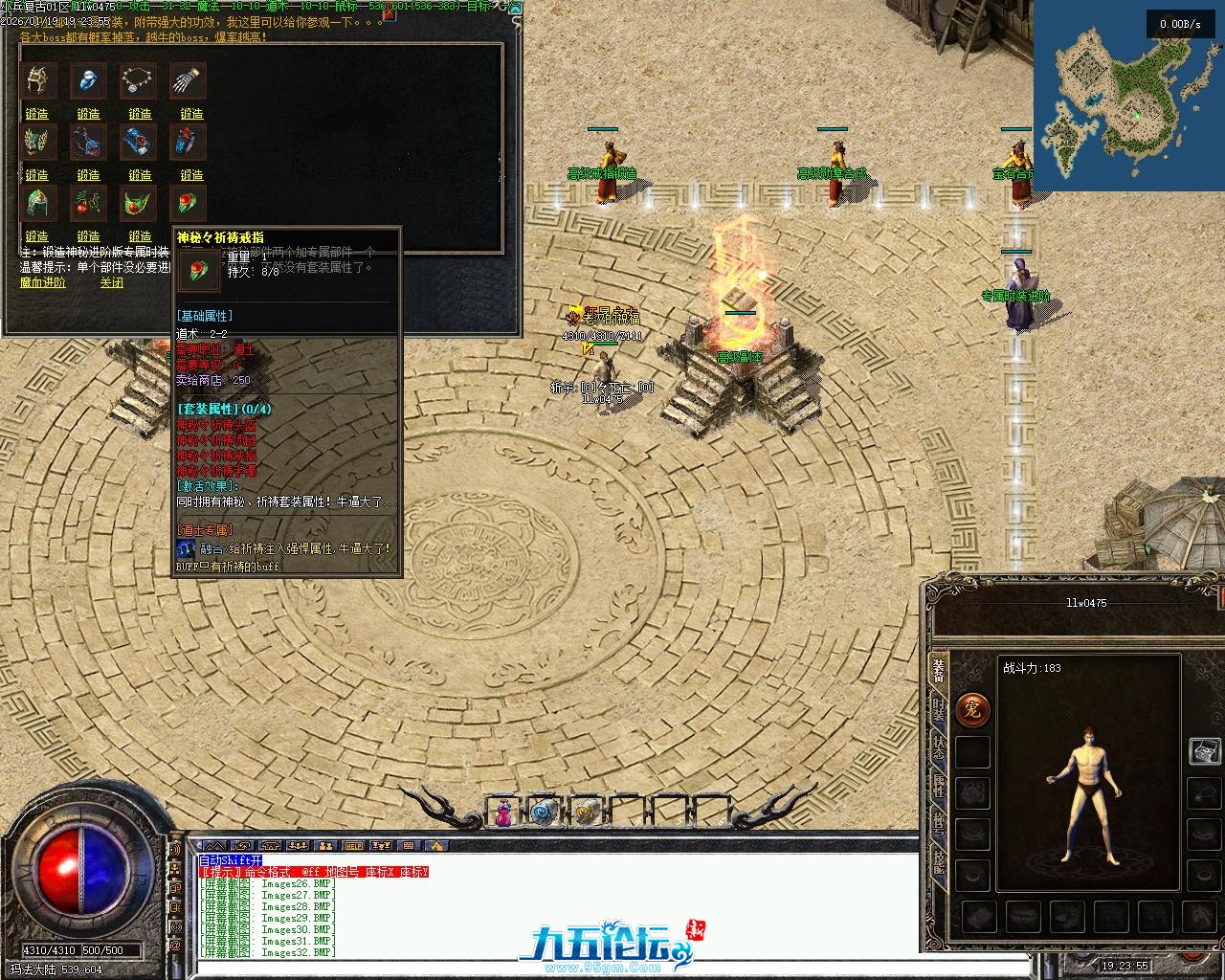Open the 魔血进阶 upgrade link

(x=43, y=283)
